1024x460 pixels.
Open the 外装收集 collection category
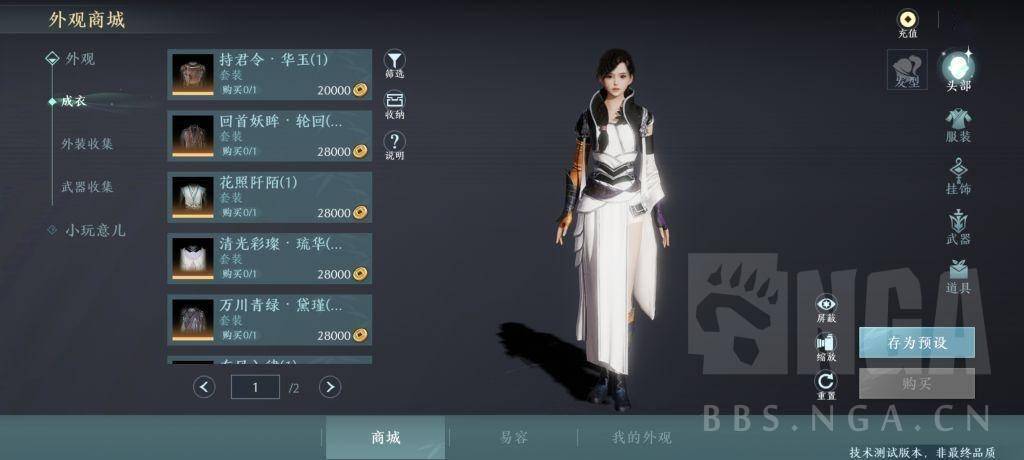87,144
